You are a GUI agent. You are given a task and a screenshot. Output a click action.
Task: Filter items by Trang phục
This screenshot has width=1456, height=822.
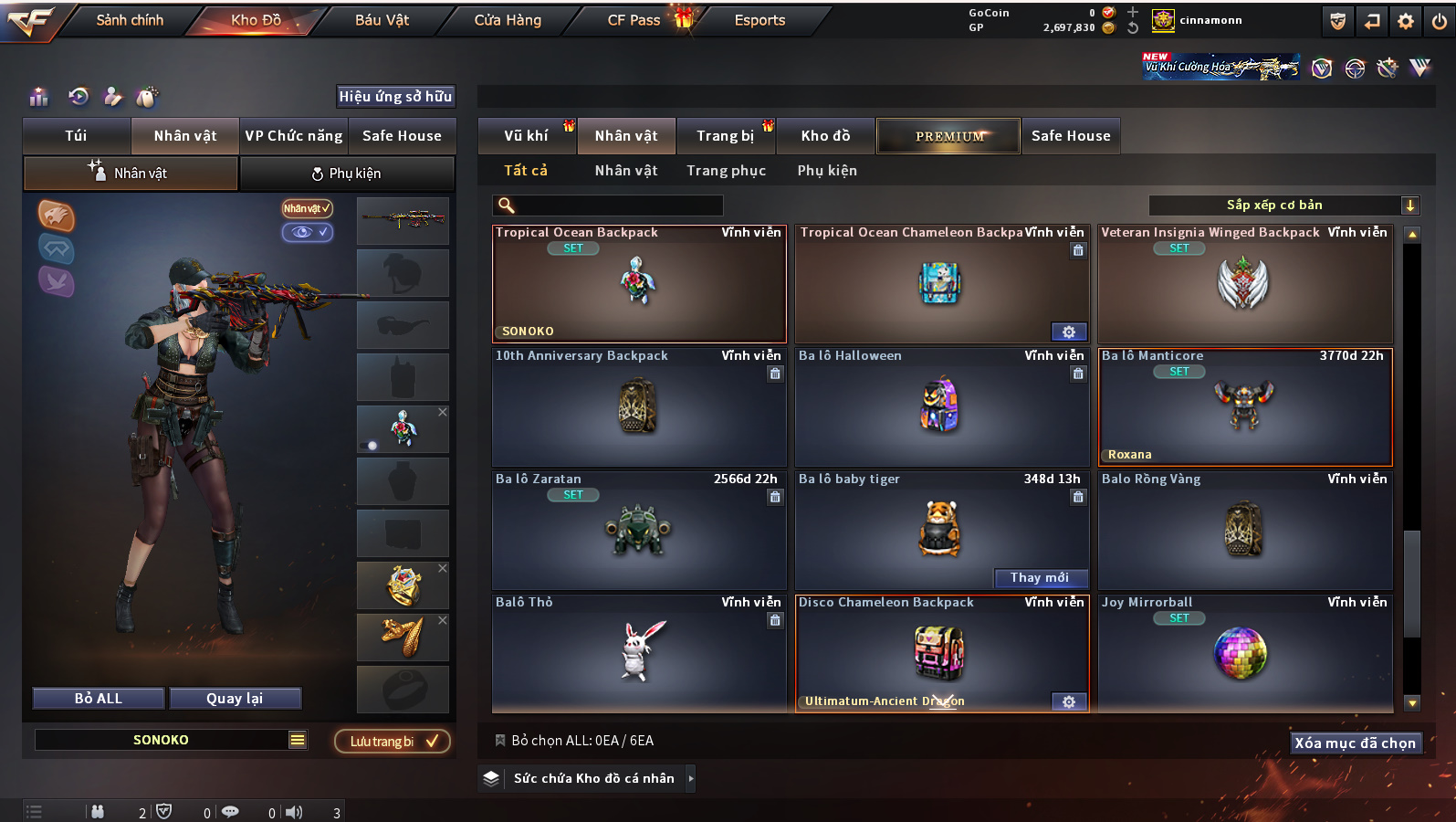726,171
